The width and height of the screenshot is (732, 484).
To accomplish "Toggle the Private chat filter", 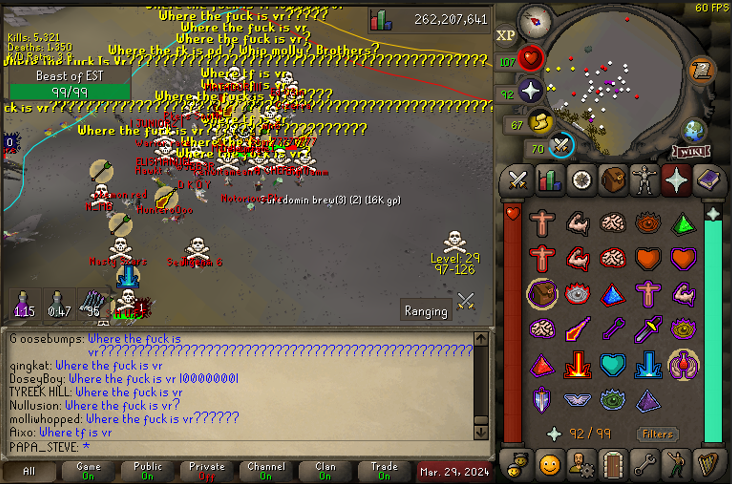I will tap(207, 470).
